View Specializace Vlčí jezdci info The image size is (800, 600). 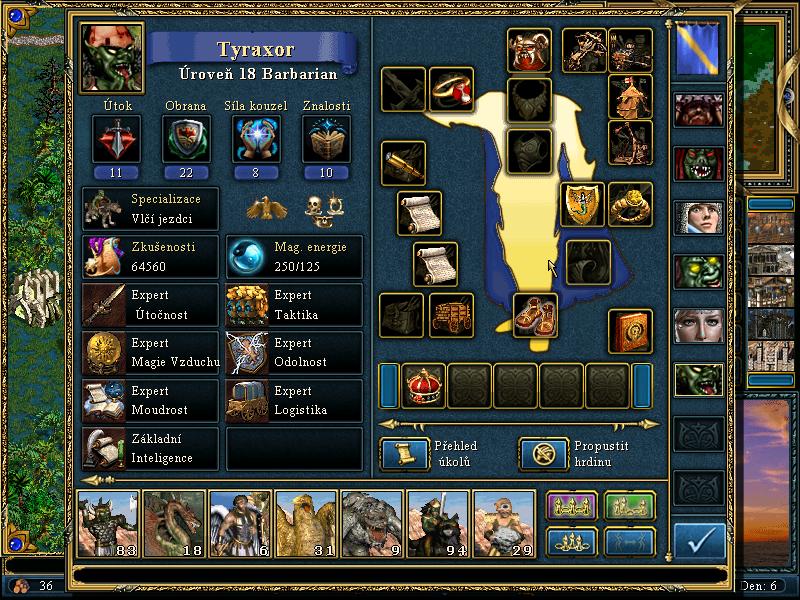pos(150,209)
